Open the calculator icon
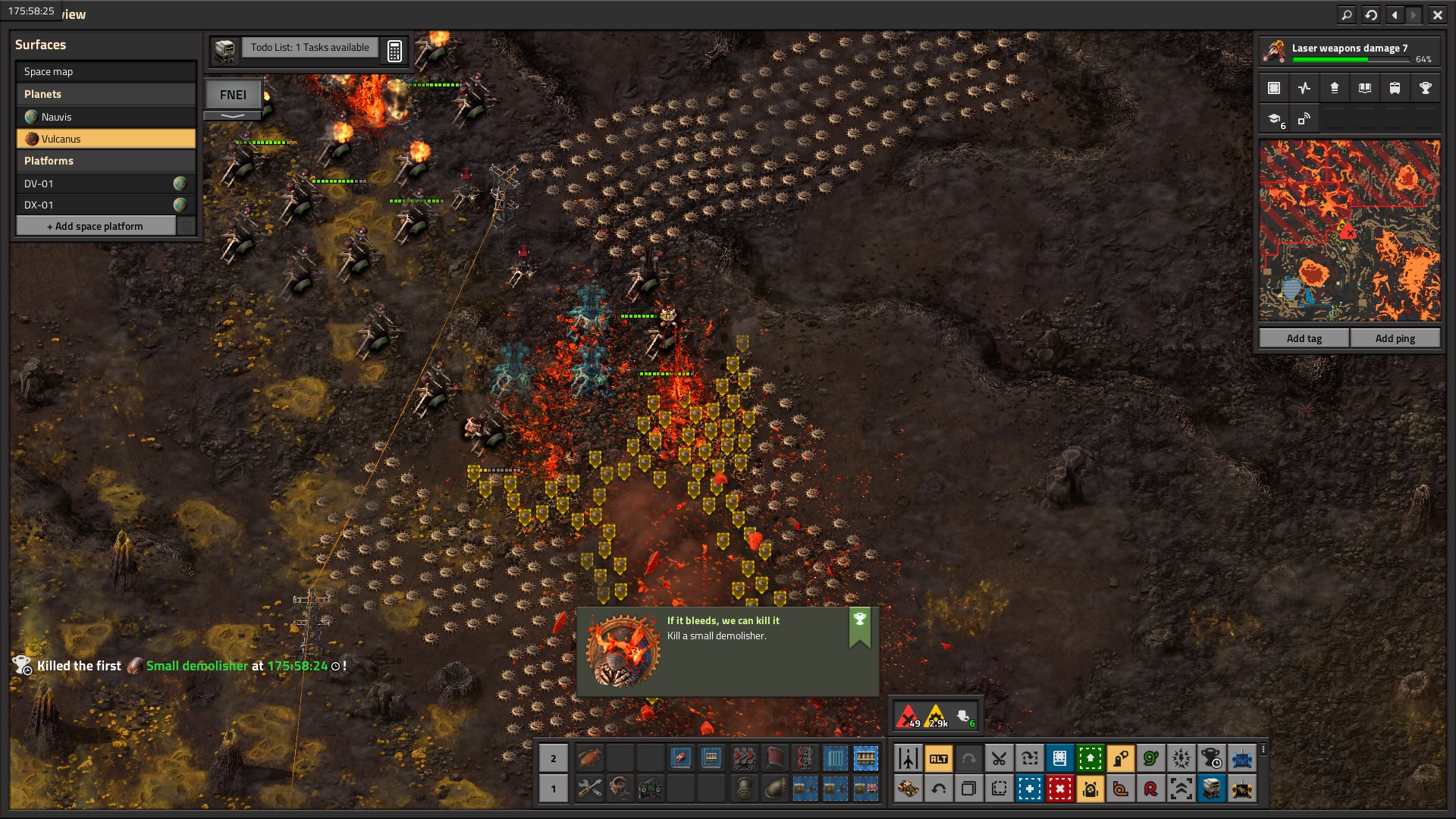This screenshot has height=819, width=1456. [x=394, y=51]
